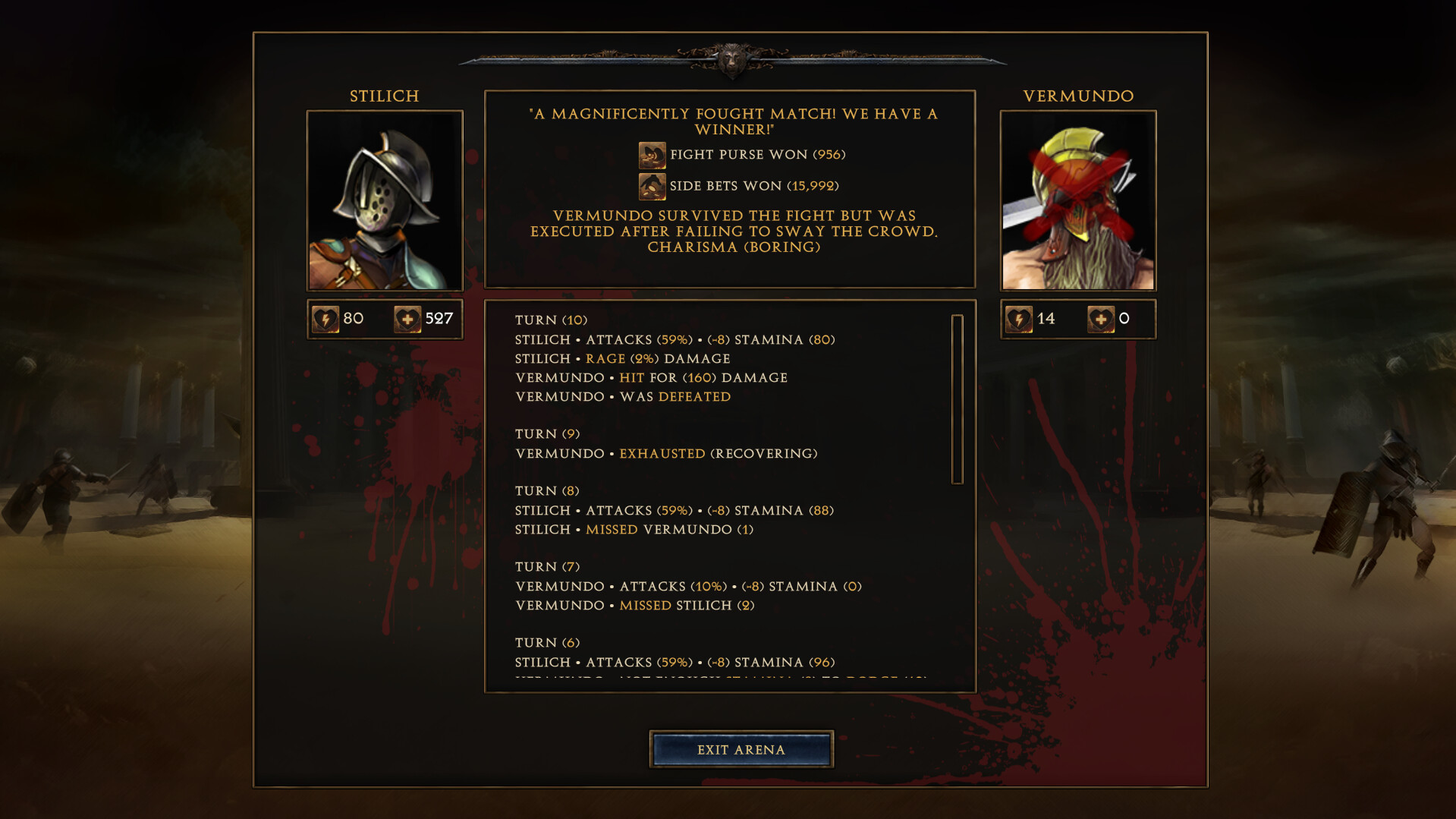Select the Side Bets coins icon
This screenshot has width=1456, height=819.
[x=651, y=185]
